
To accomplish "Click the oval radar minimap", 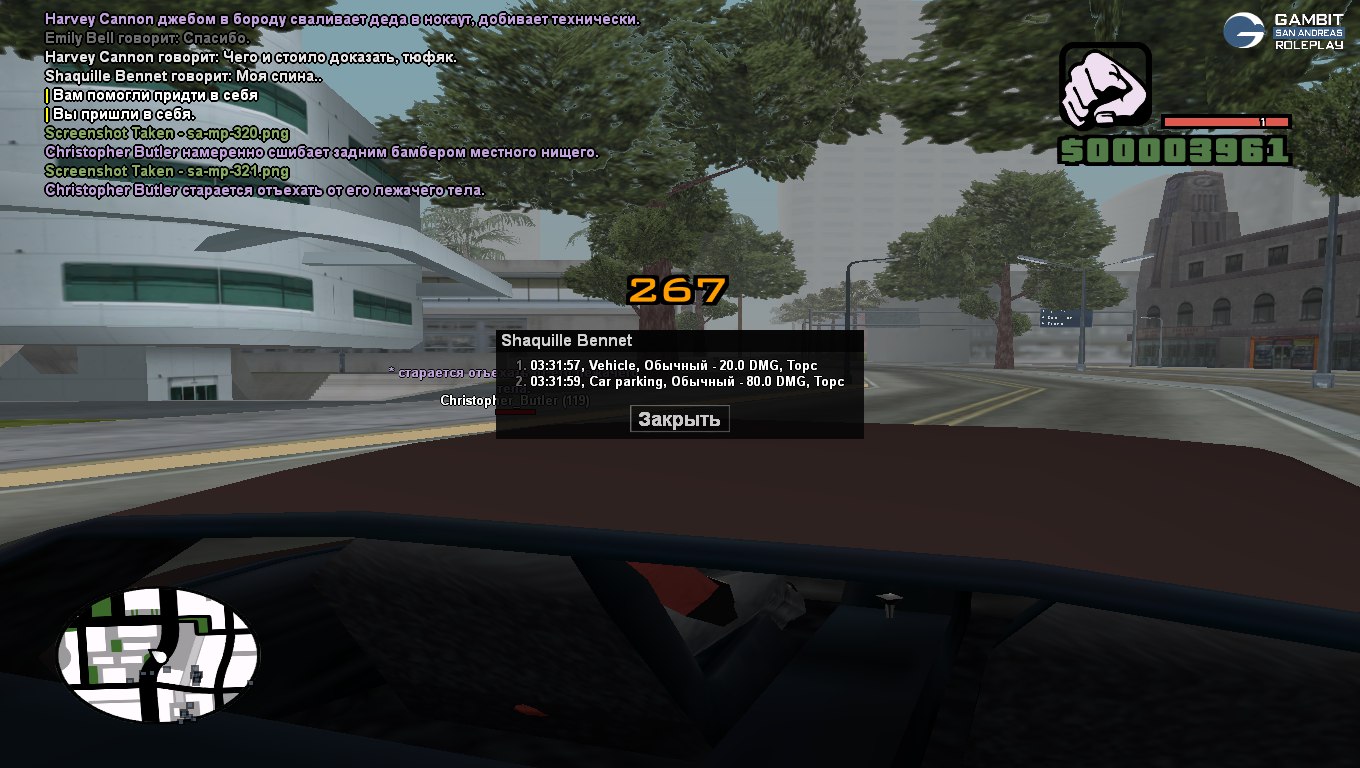I will pos(157,656).
